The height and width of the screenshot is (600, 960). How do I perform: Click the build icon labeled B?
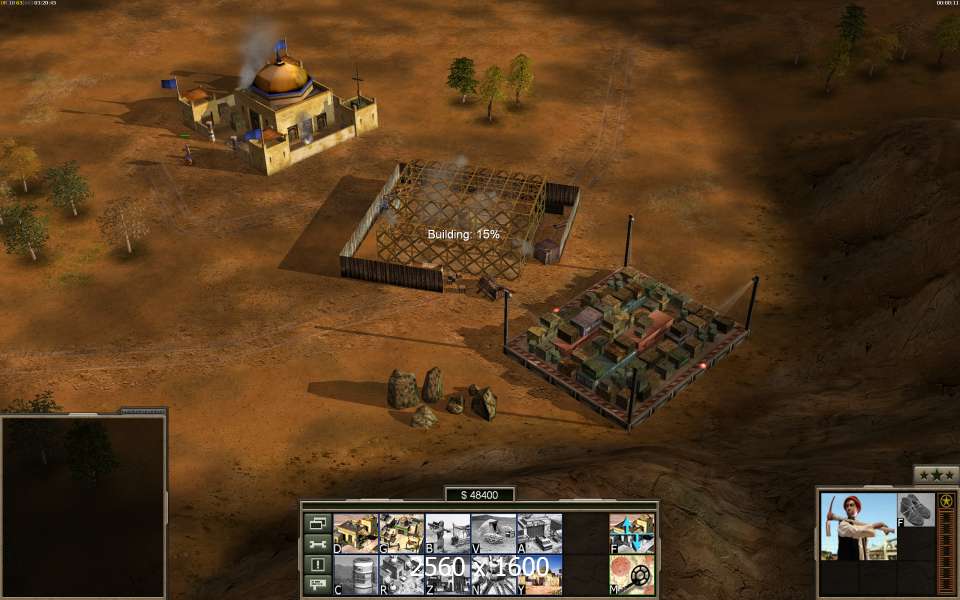tap(447, 533)
